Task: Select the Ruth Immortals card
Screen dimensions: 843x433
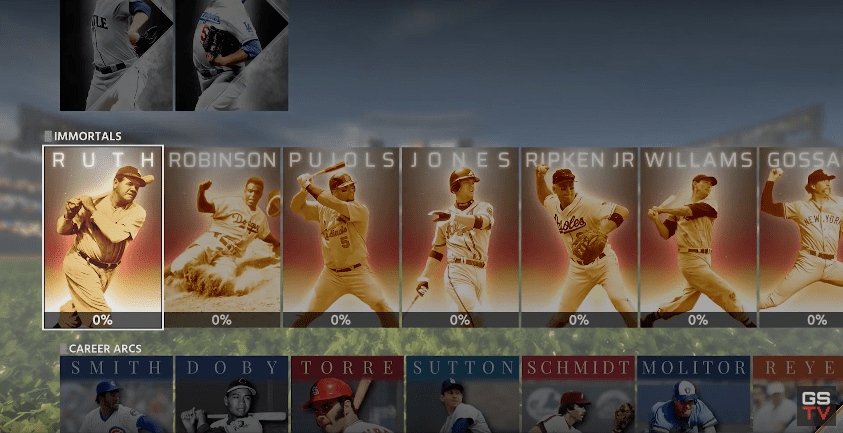Action: pyautogui.click(x=102, y=237)
